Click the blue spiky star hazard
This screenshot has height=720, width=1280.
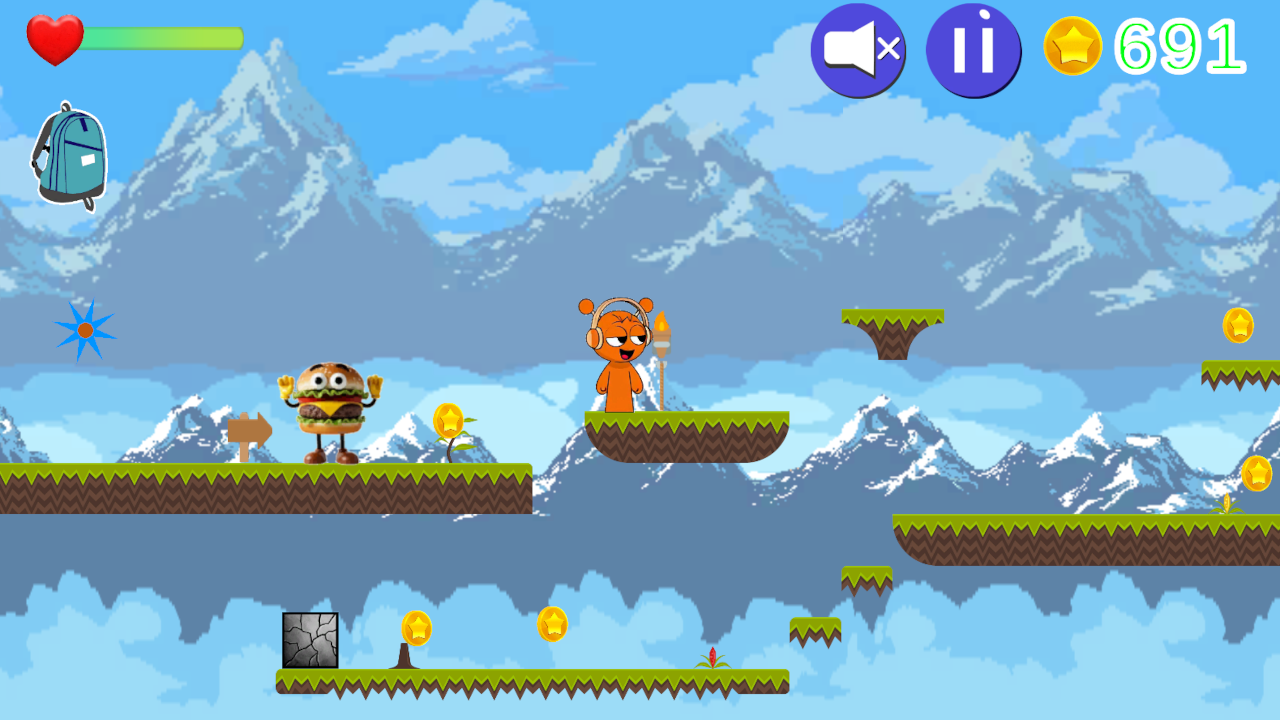pos(84,328)
